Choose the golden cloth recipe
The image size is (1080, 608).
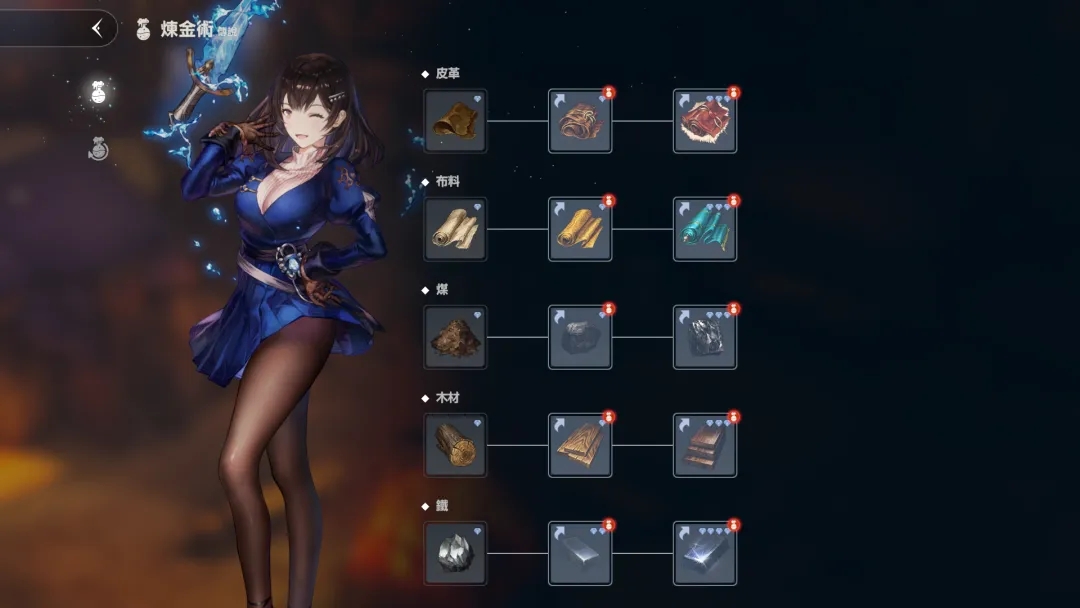tap(580, 229)
